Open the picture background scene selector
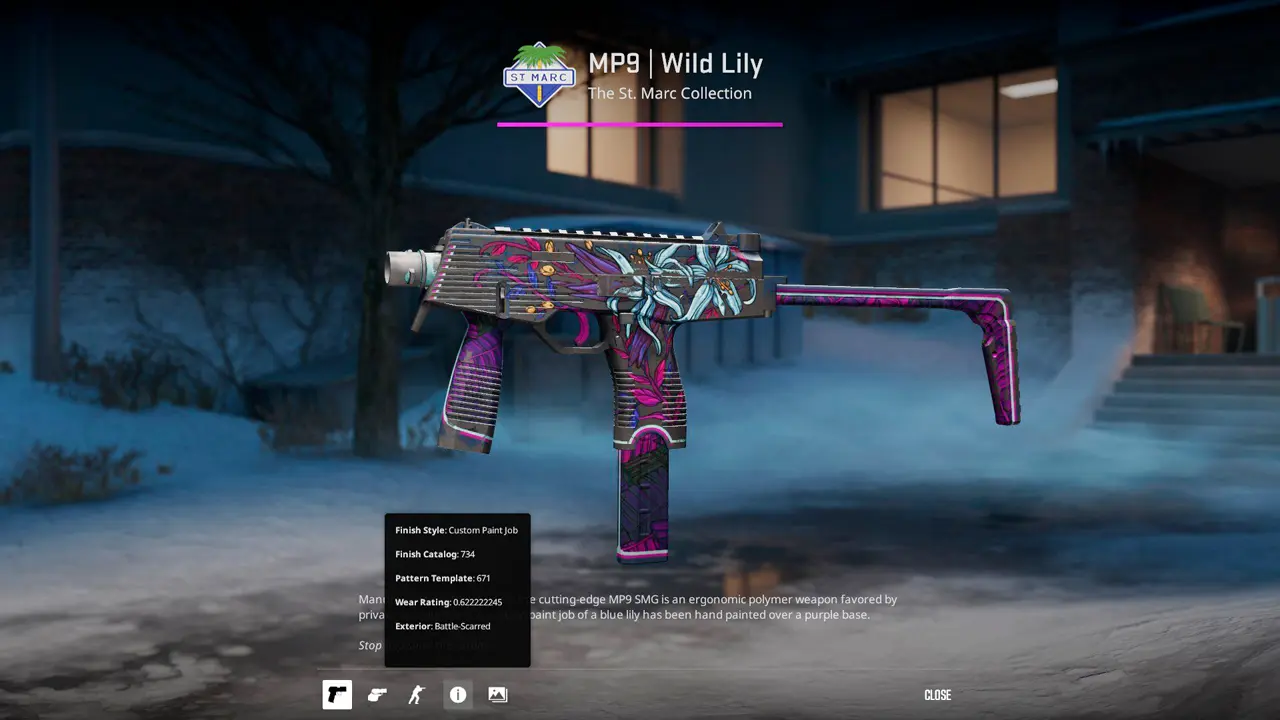The width and height of the screenshot is (1280, 720). [498, 694]
